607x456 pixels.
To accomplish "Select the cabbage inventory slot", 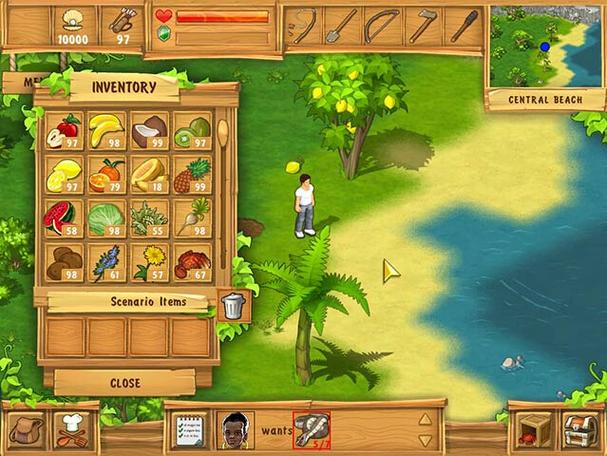I will point(106,218).
